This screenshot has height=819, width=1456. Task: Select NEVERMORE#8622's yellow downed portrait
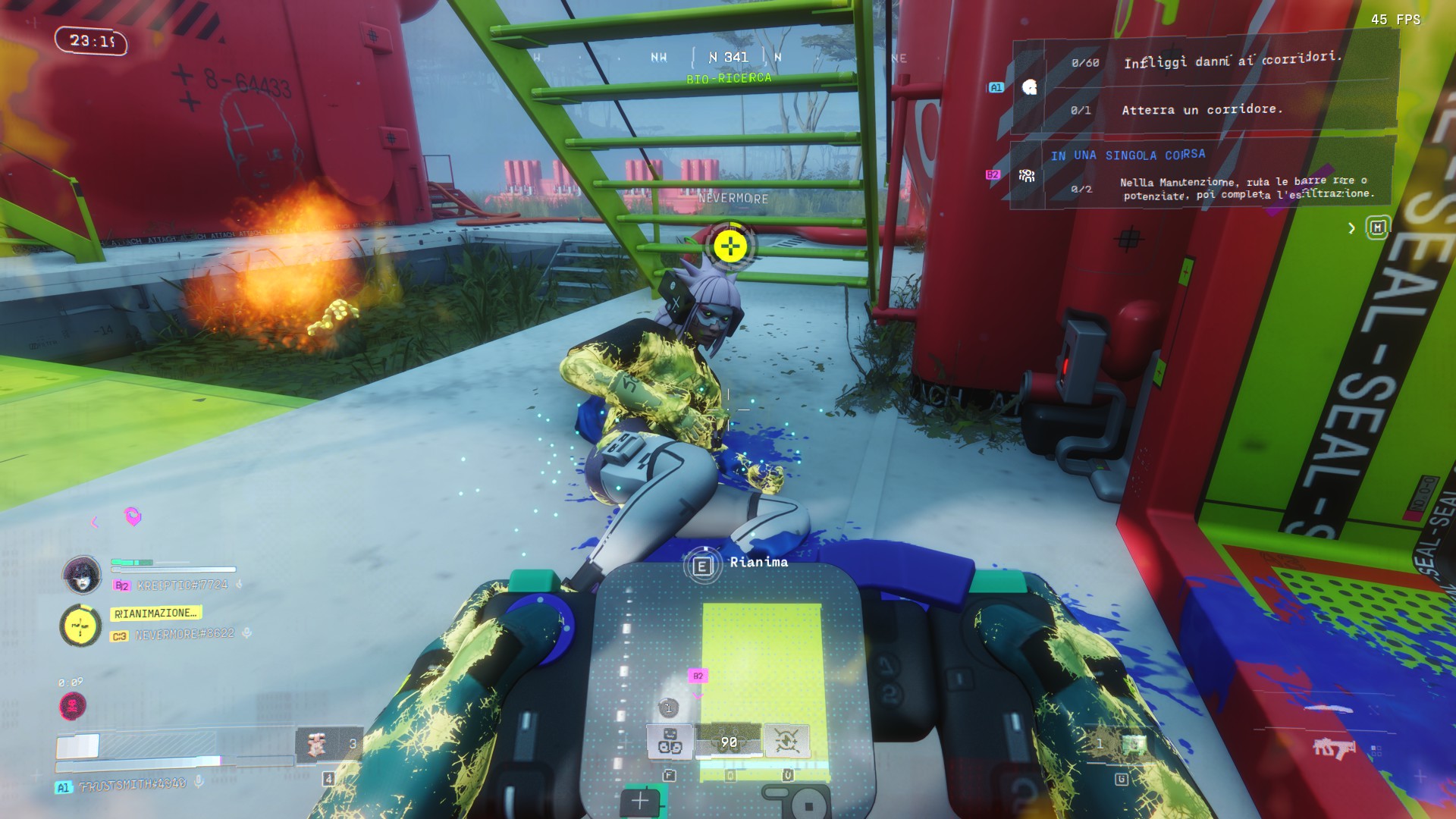[x=80, y=626]
